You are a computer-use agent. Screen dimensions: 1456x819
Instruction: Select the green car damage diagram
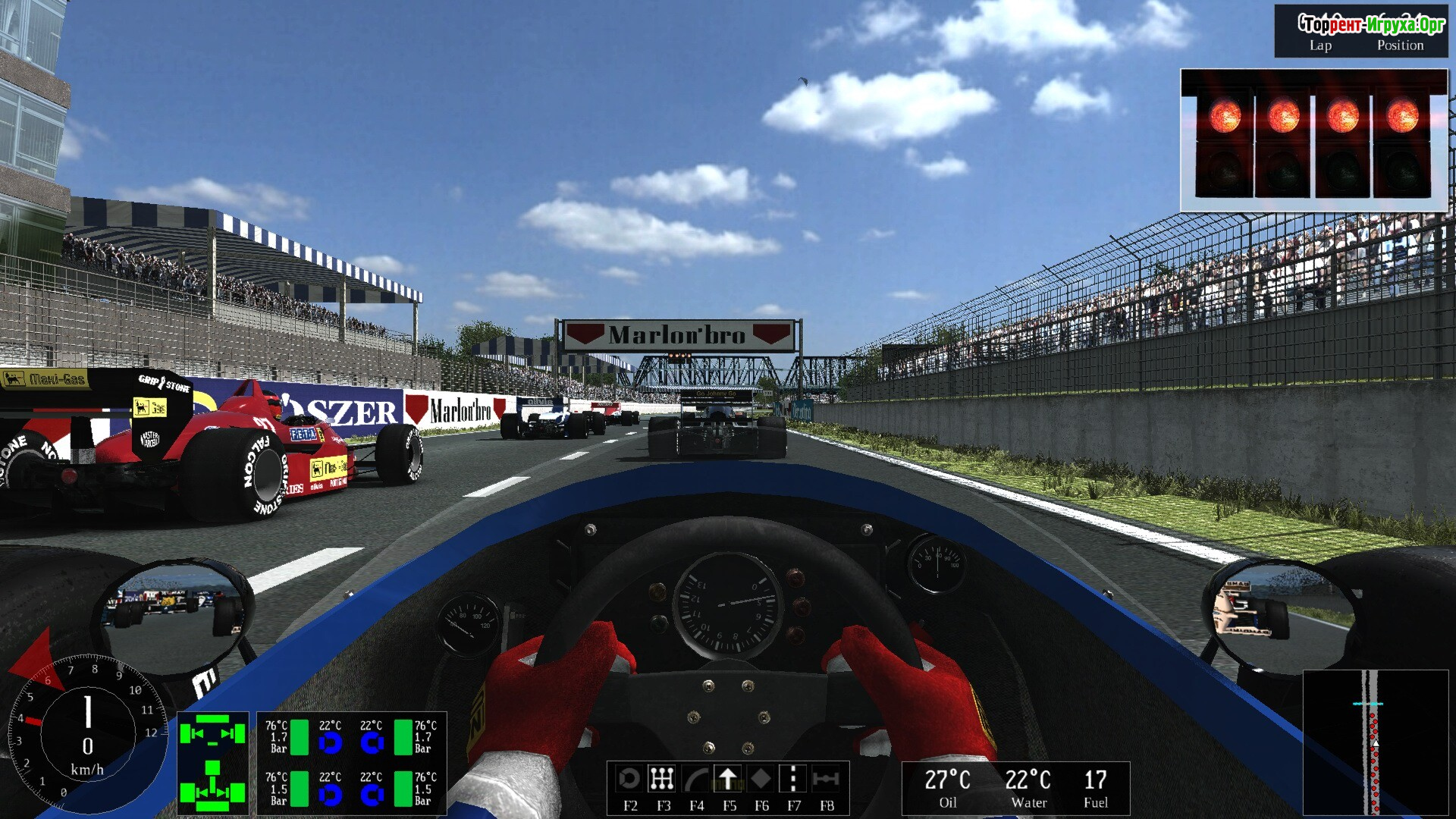pos(213,763)
